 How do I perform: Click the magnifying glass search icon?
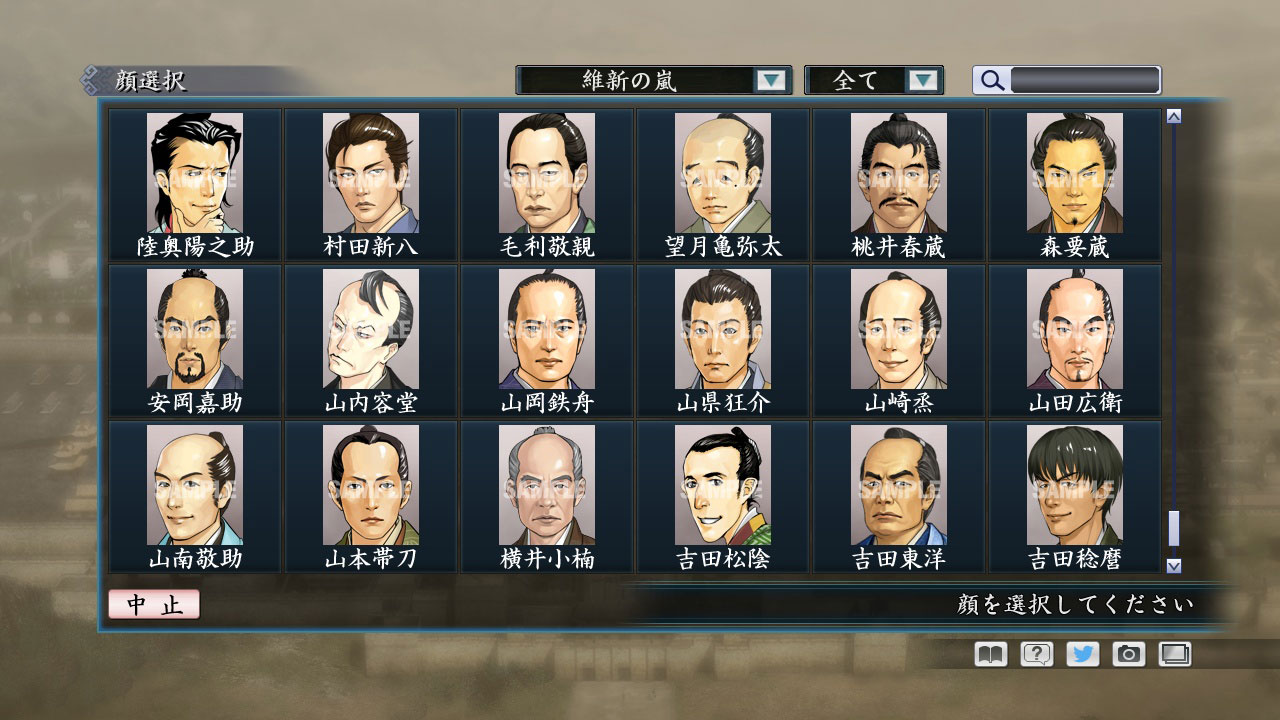point(991,80)
